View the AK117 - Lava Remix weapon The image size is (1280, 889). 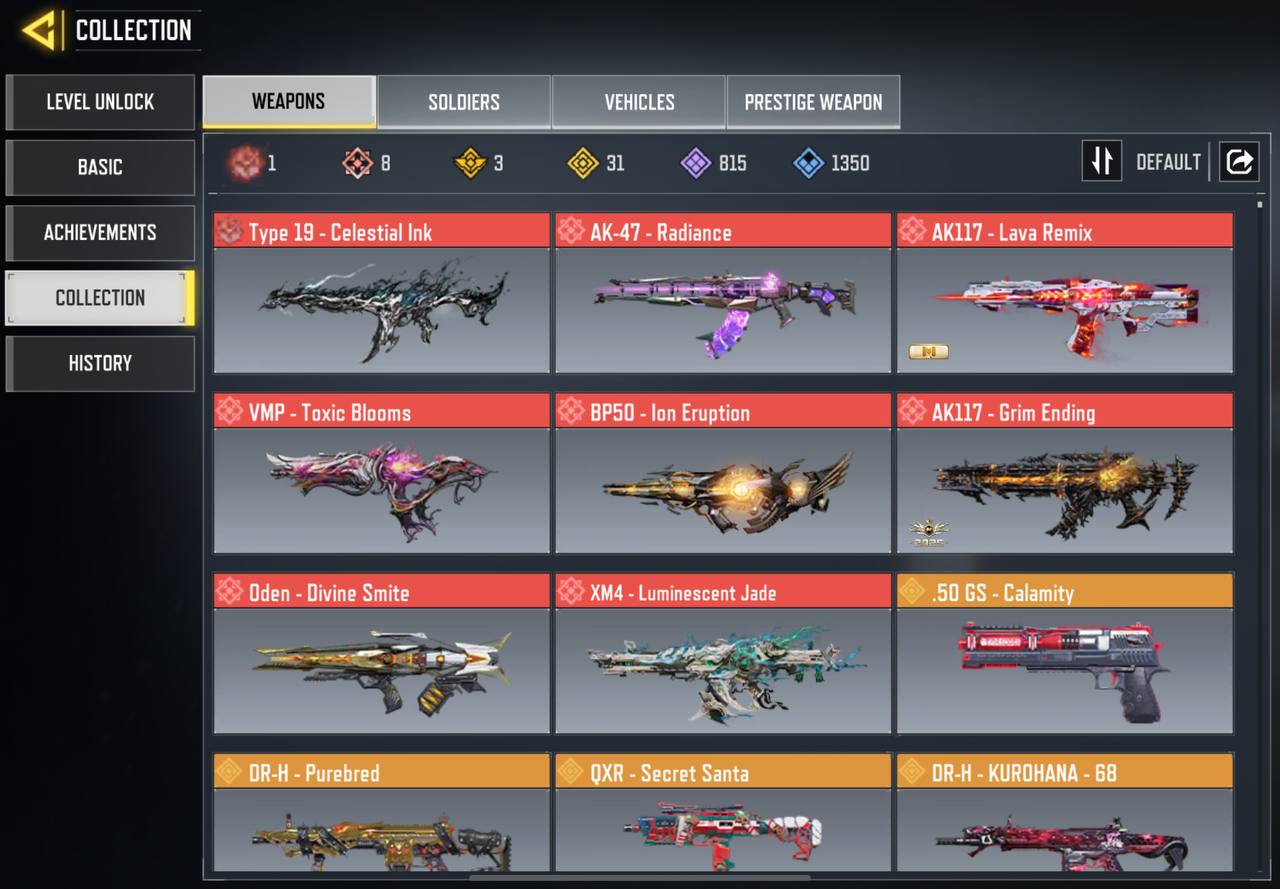coord(1064,293)
